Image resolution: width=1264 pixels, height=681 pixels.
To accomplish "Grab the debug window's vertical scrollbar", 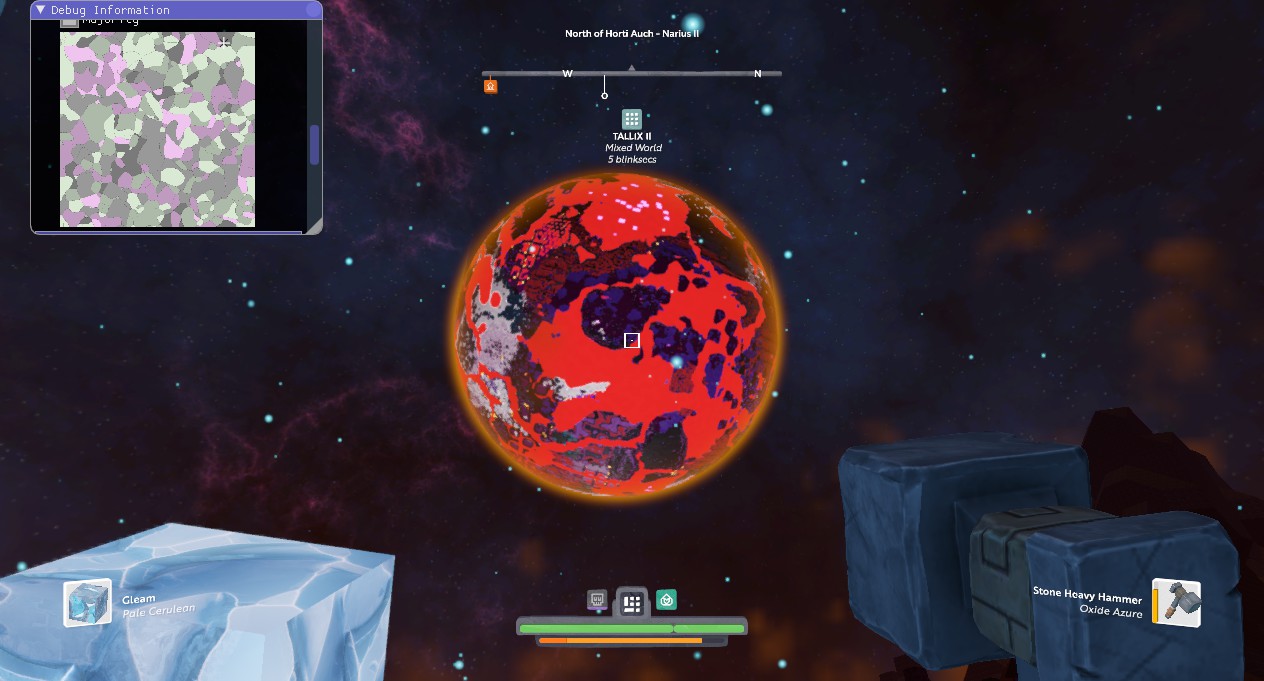I will point(314,145).
